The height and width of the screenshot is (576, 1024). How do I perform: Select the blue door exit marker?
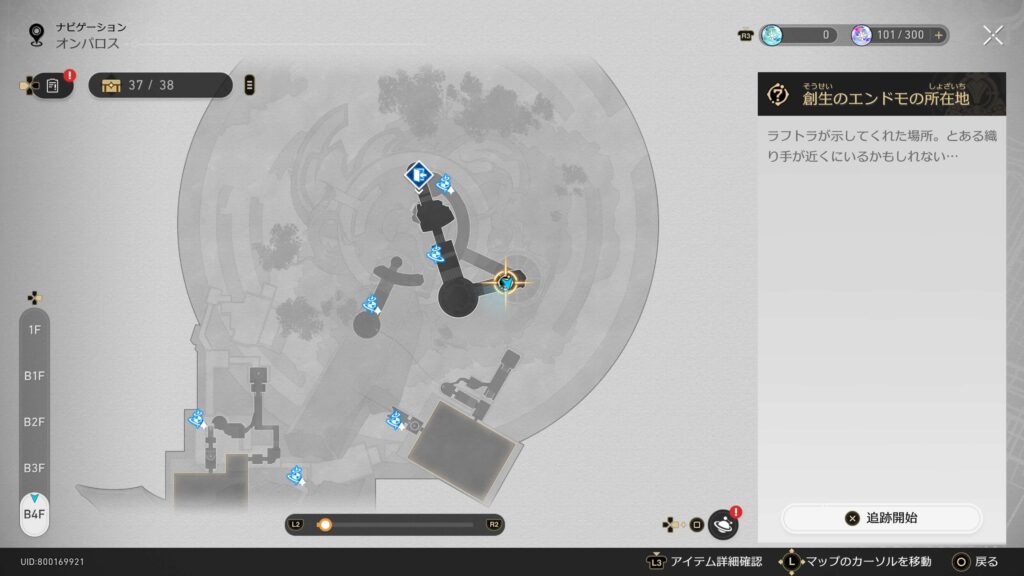418,176
